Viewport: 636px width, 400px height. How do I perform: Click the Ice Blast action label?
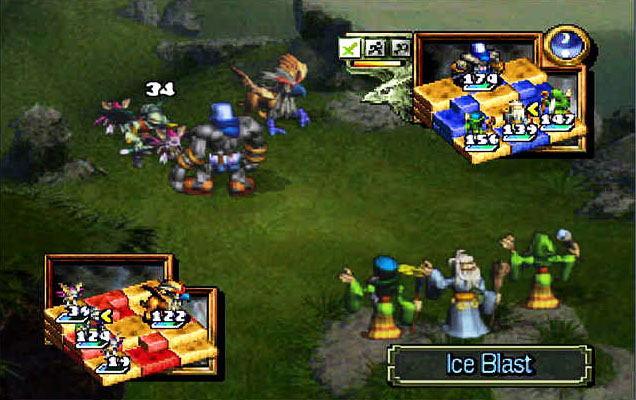pos(490,365)
